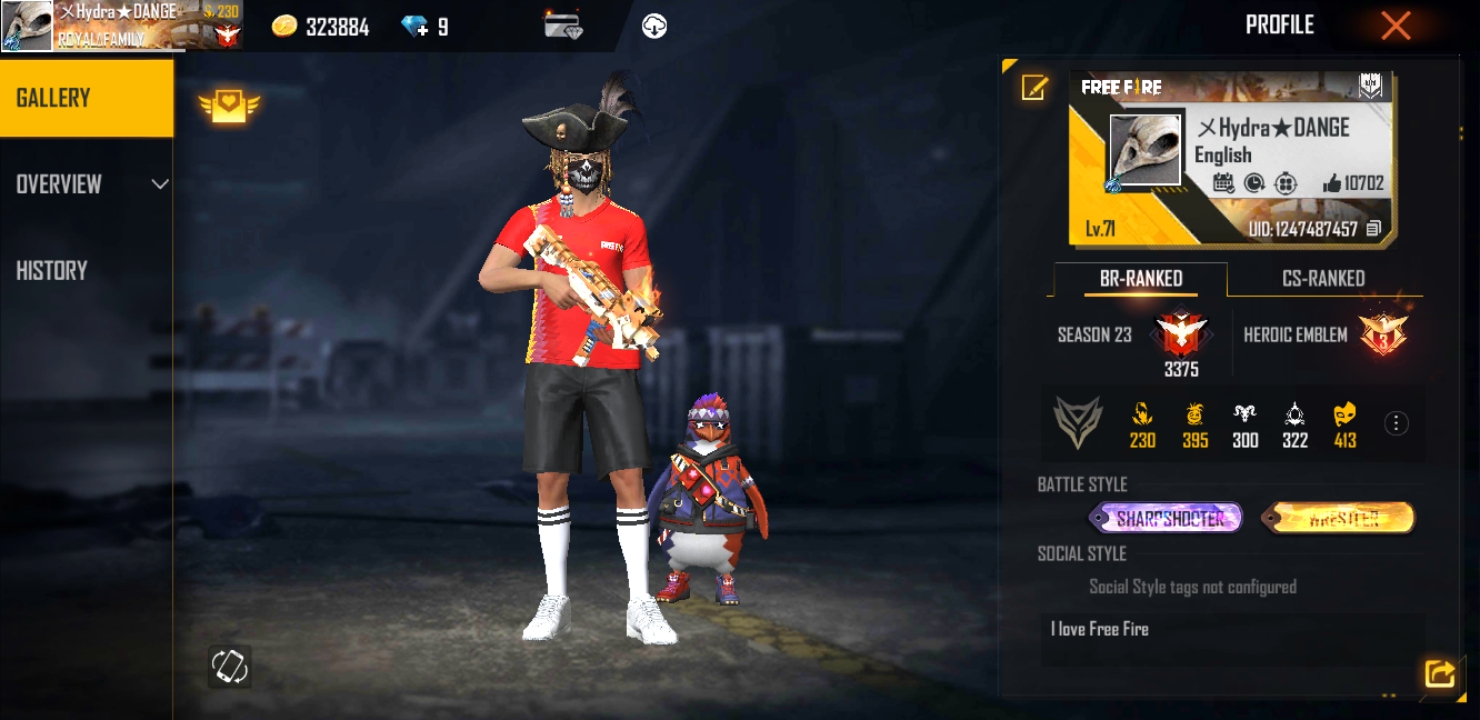Open the Gallery section
The width and height of the screenshot is (1480, 720).
point(86,98)
